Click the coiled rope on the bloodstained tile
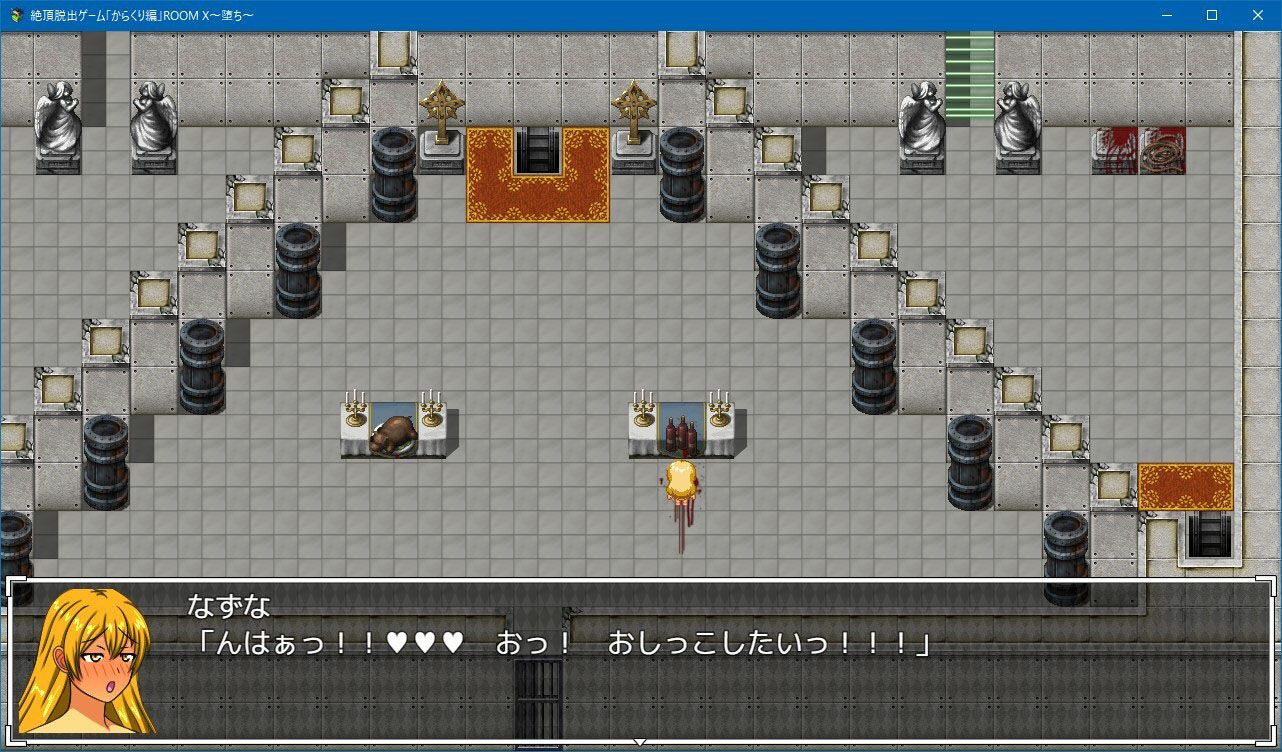 [x=1165, y=152]
